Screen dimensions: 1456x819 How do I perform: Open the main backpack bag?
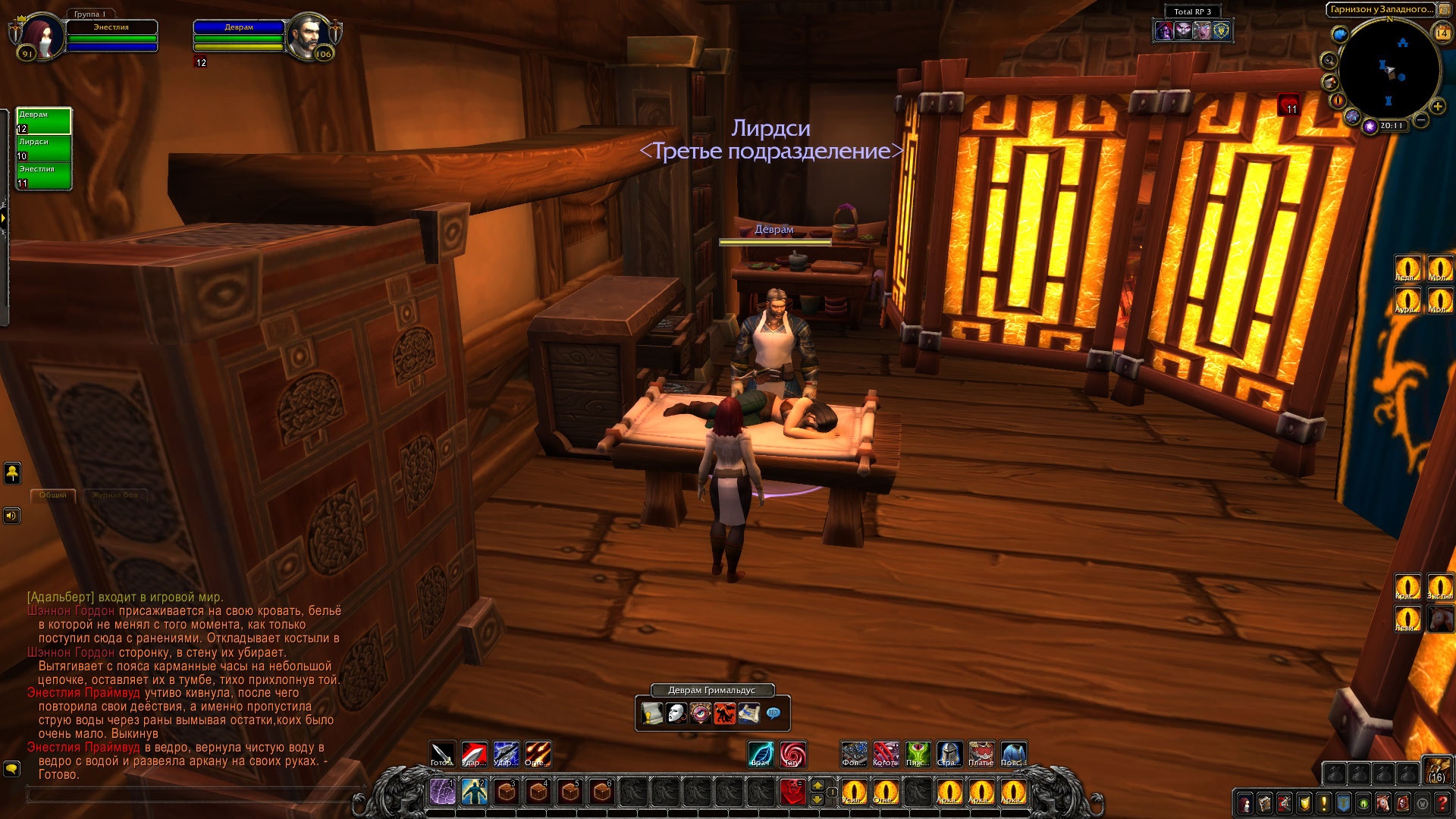click(1437, 769)
